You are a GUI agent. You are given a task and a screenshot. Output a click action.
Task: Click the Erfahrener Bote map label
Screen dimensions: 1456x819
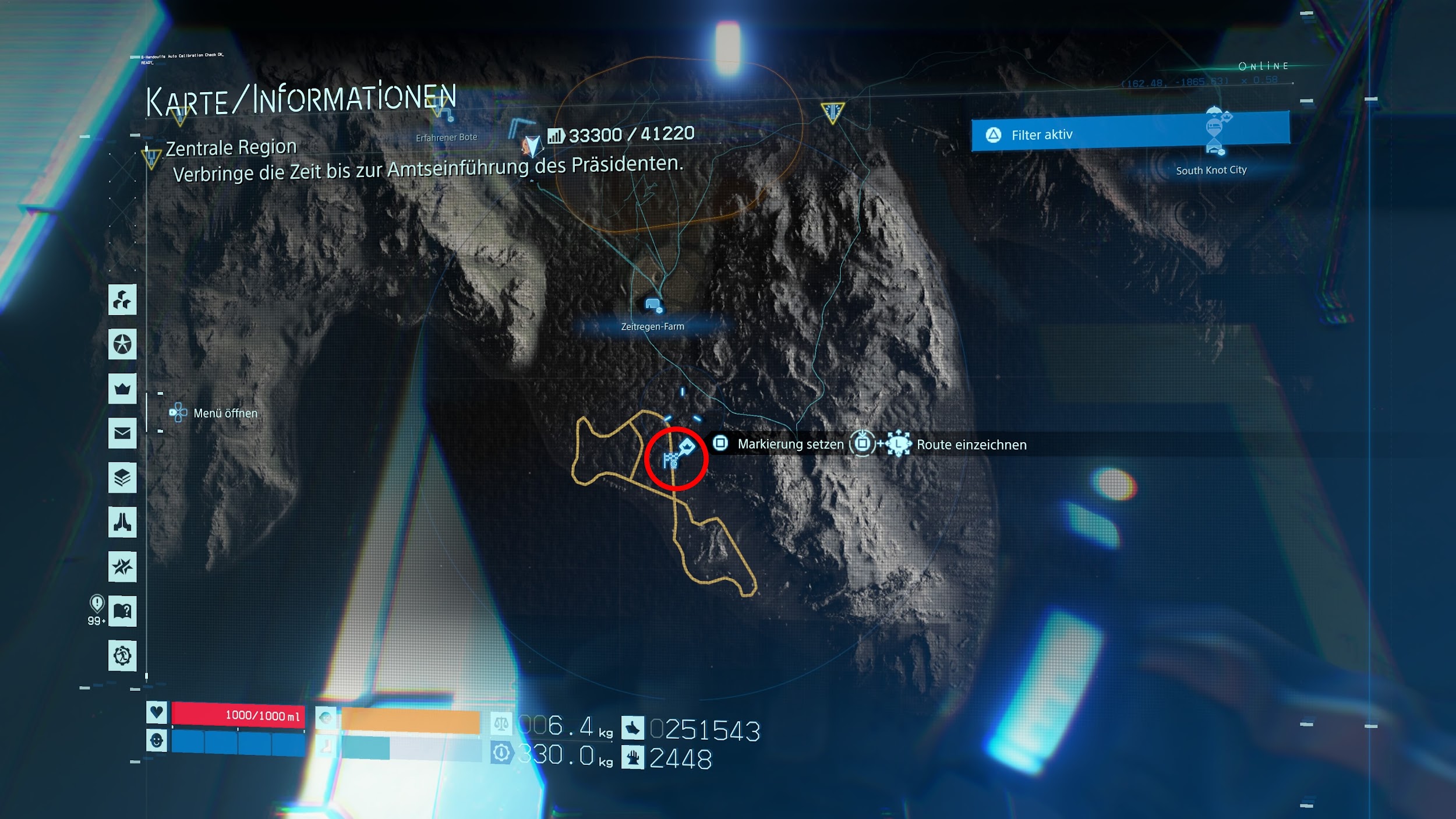coord(446,137)
